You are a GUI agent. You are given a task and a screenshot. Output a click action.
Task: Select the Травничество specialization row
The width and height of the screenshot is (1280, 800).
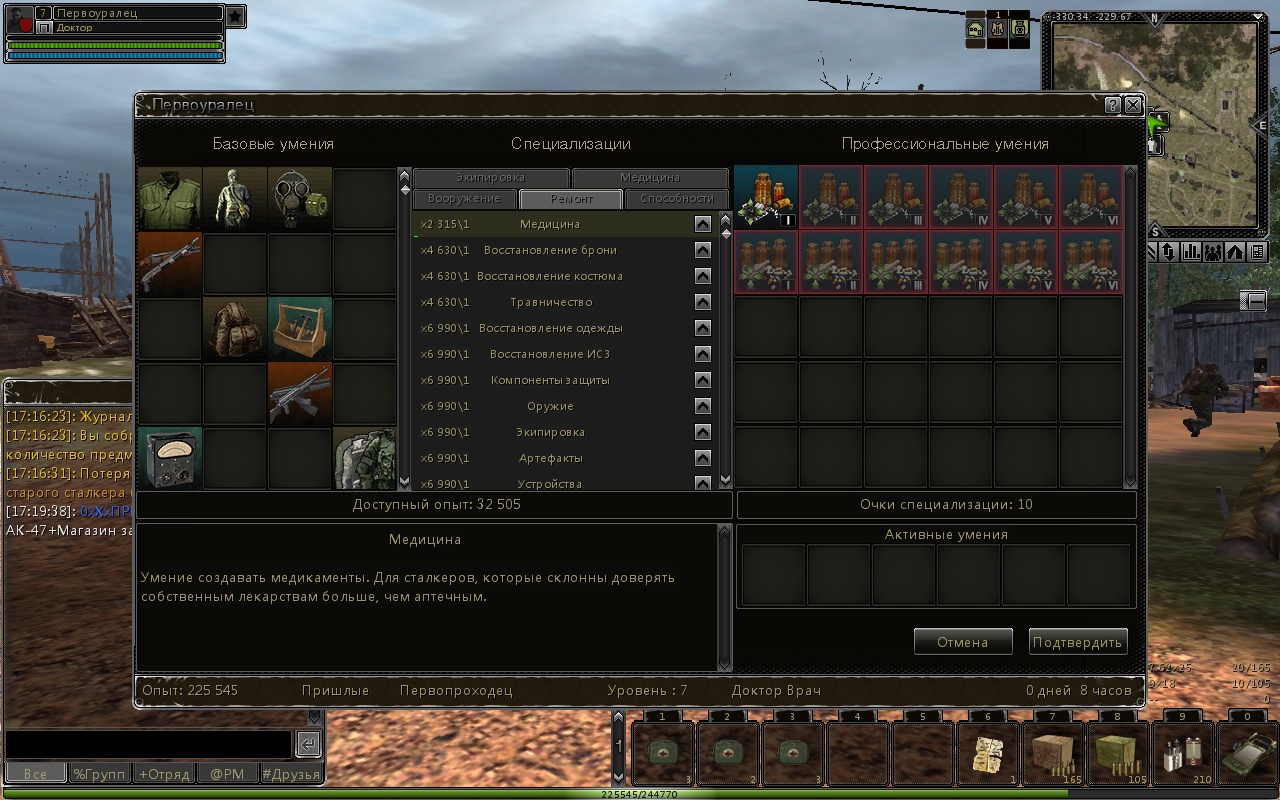[551, 302]
